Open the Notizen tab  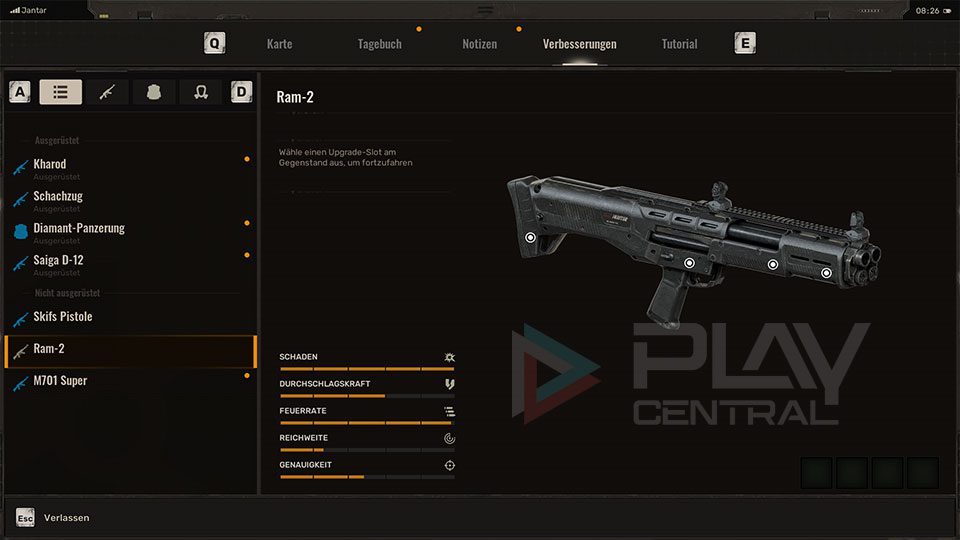(479, 44)
